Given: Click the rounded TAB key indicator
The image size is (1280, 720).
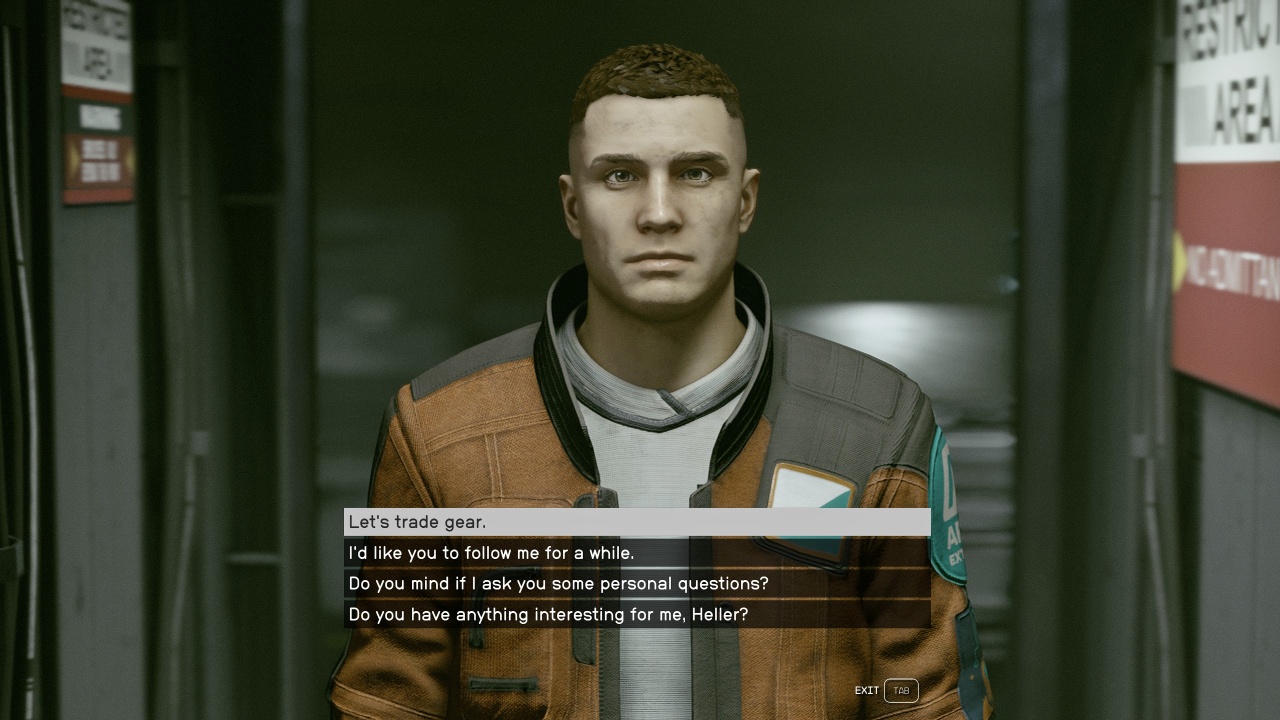Looking at the screenshot, I should tap(899, 690).
